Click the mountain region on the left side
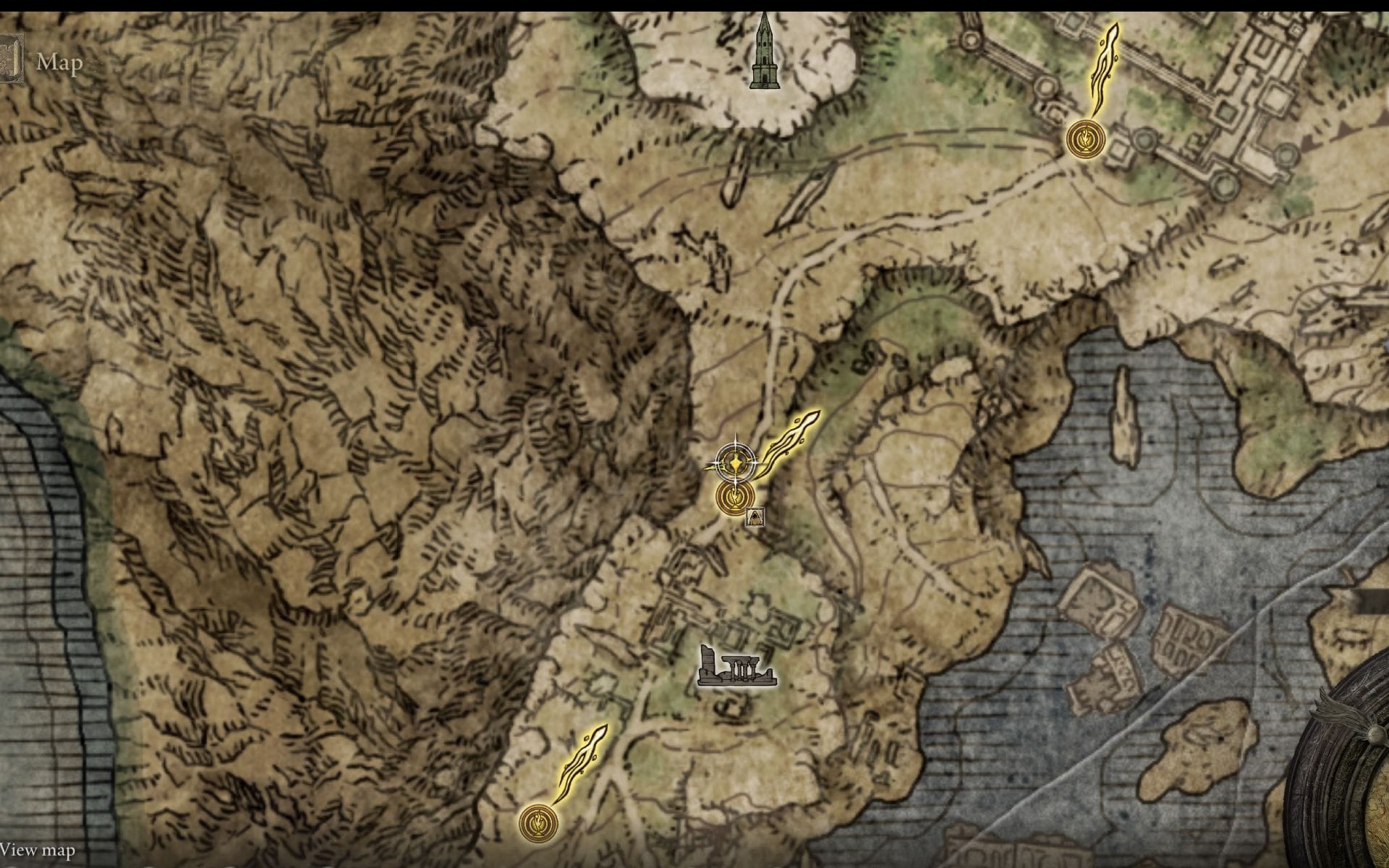Viewport: 1389px width, 868px height. tap(289, 362)
